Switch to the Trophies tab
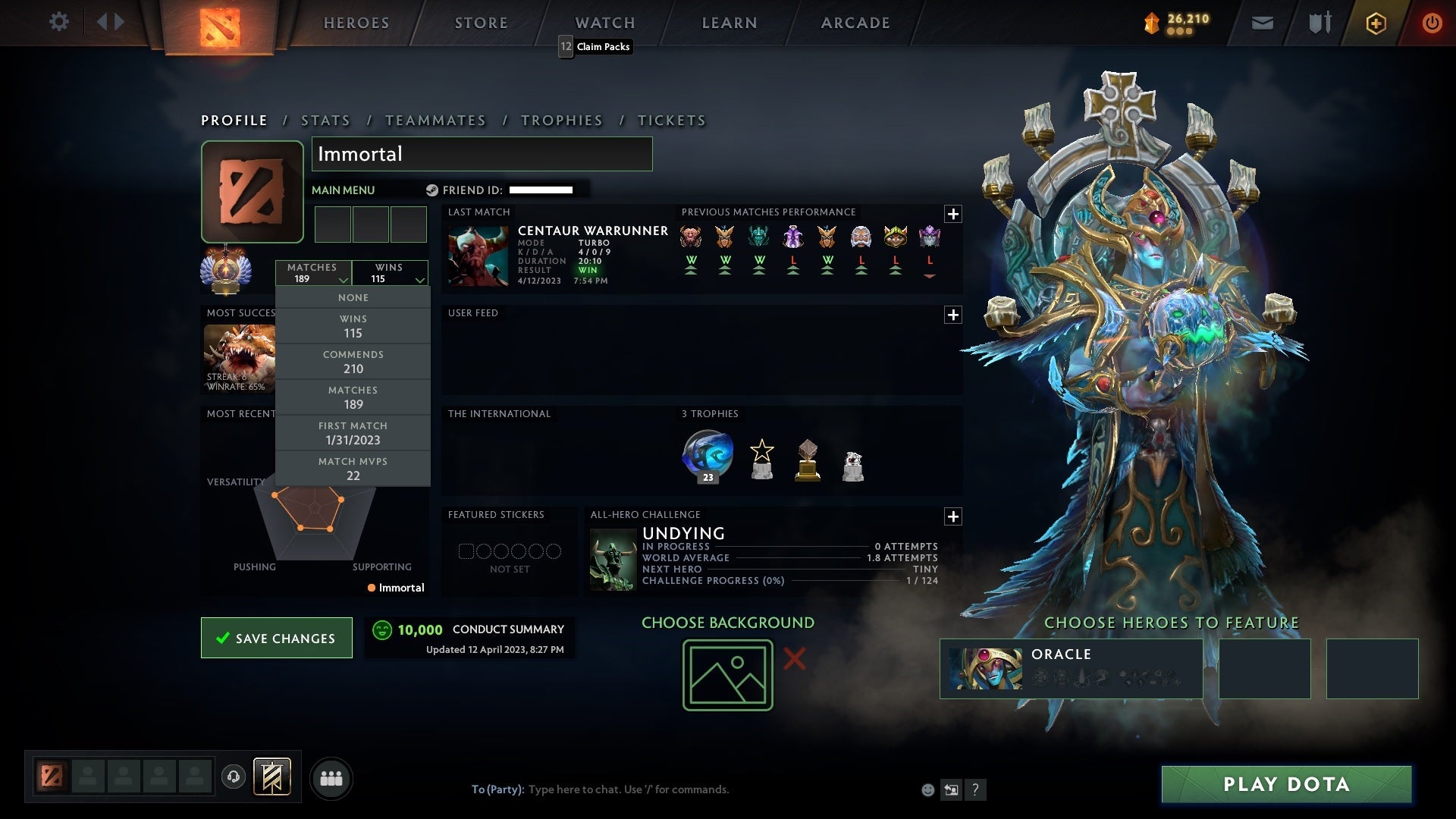This screenshot has width=1456, height=819. (561, 120)
